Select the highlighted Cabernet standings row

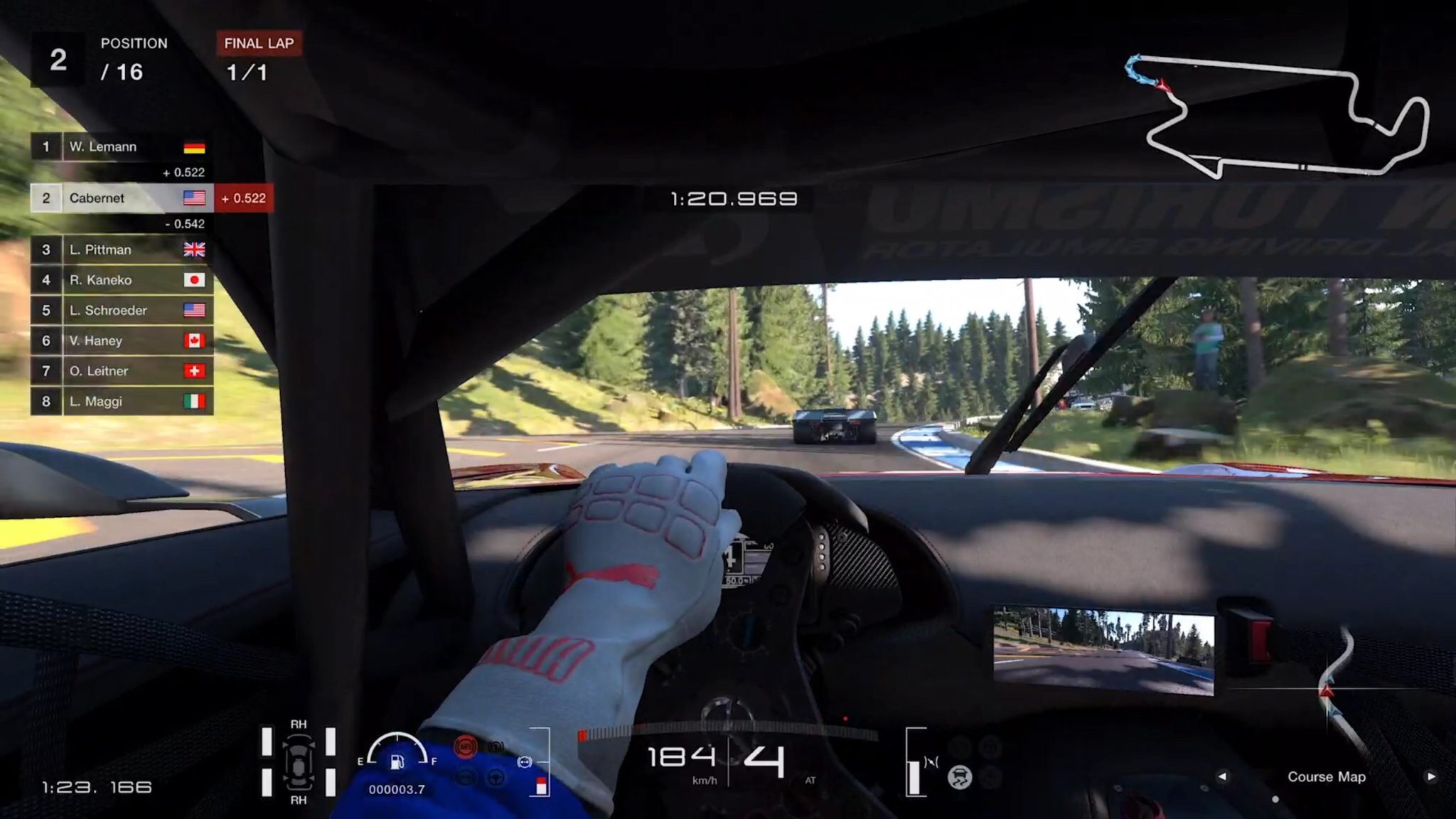tap(121, 198)
